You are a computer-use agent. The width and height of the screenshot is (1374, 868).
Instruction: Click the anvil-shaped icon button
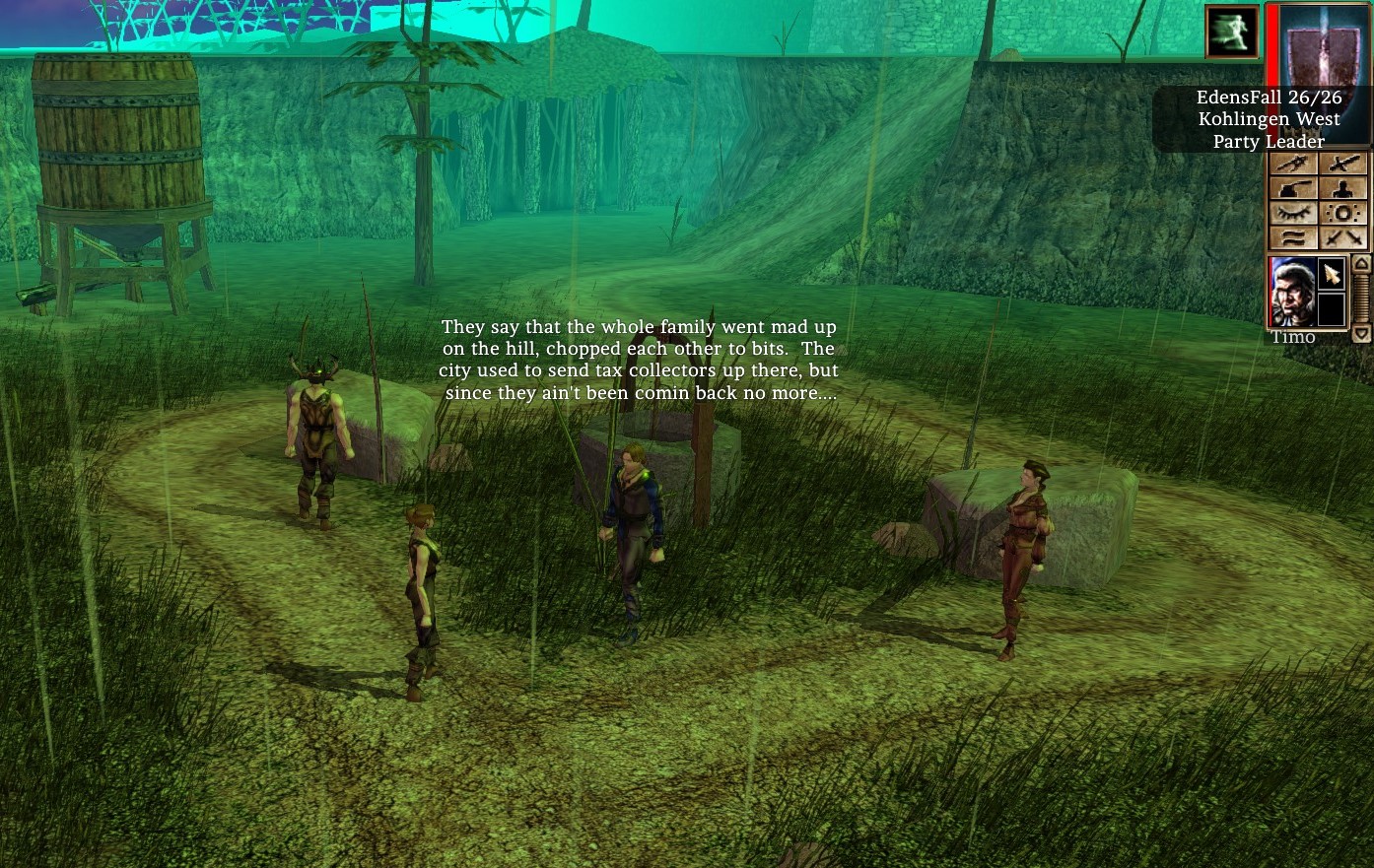[x=1293, y=189]
